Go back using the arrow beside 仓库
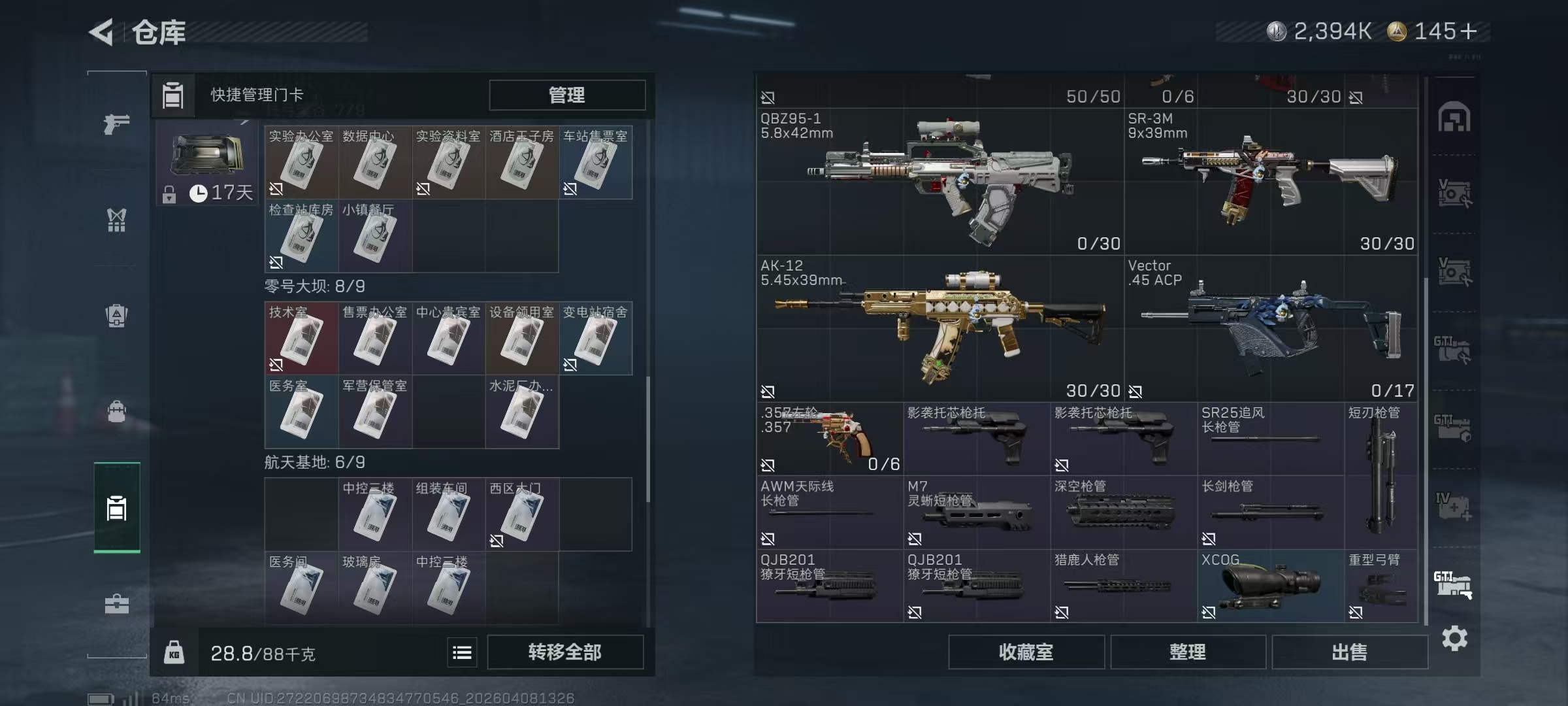 102,32
